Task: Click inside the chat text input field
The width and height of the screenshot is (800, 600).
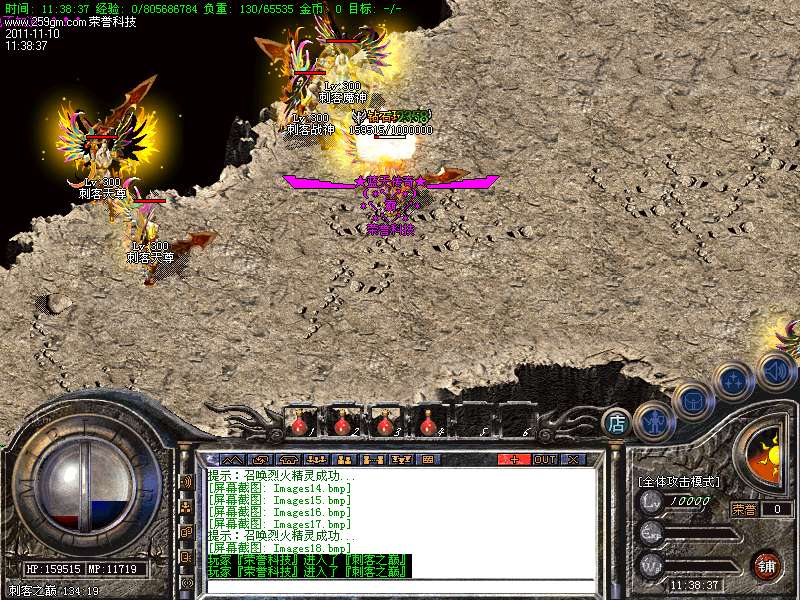Action: (400, 586)
